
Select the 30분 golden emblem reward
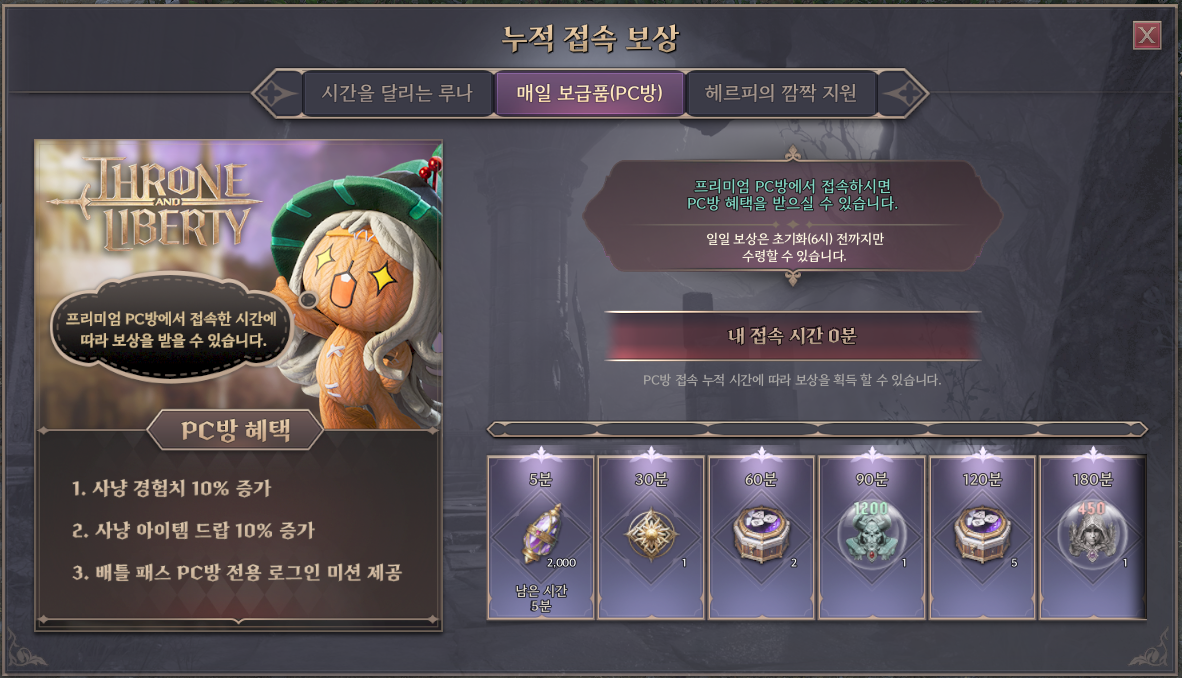click(x=651, y=537)
